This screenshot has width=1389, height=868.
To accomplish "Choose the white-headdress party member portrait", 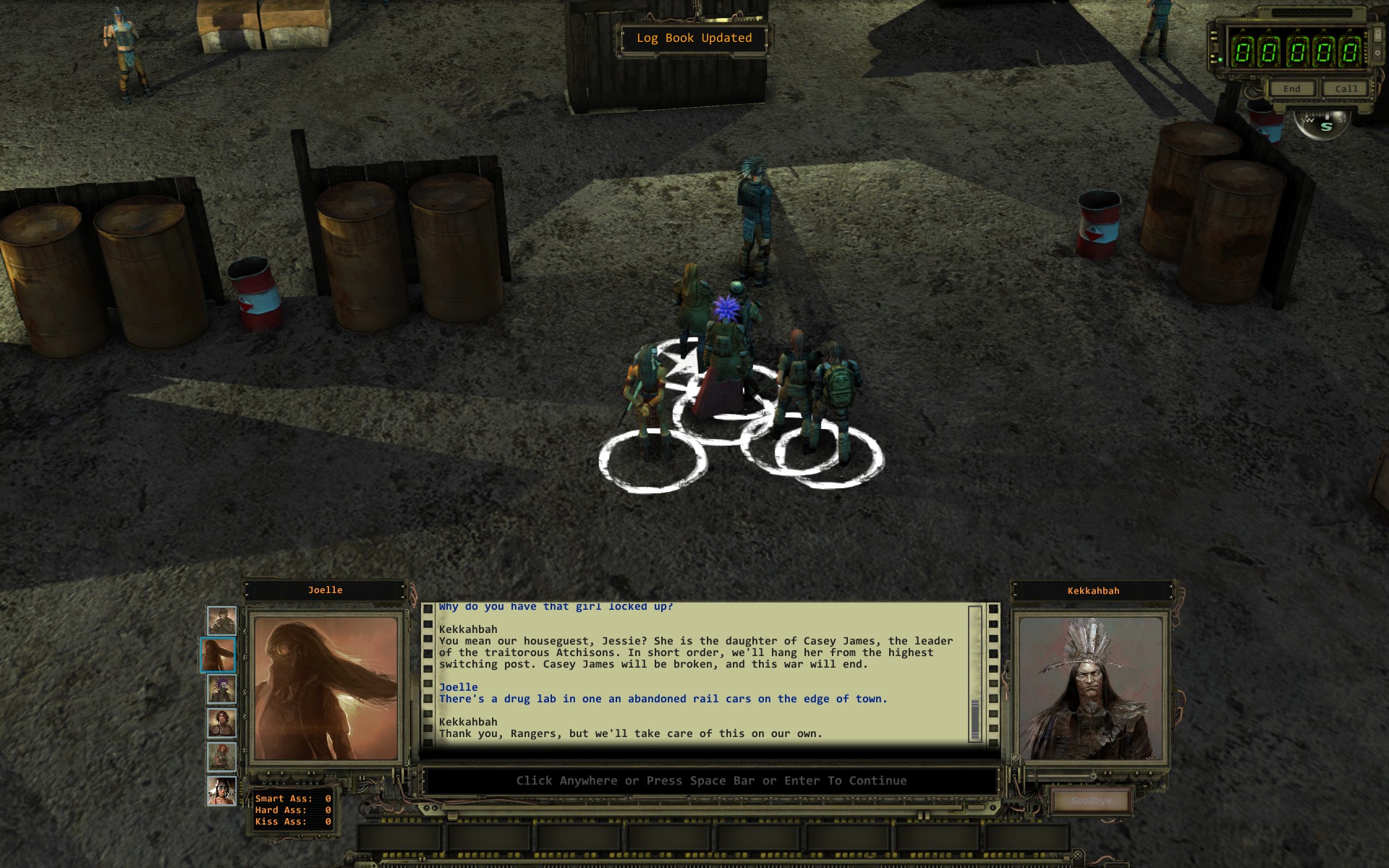I will coord(221,791).
